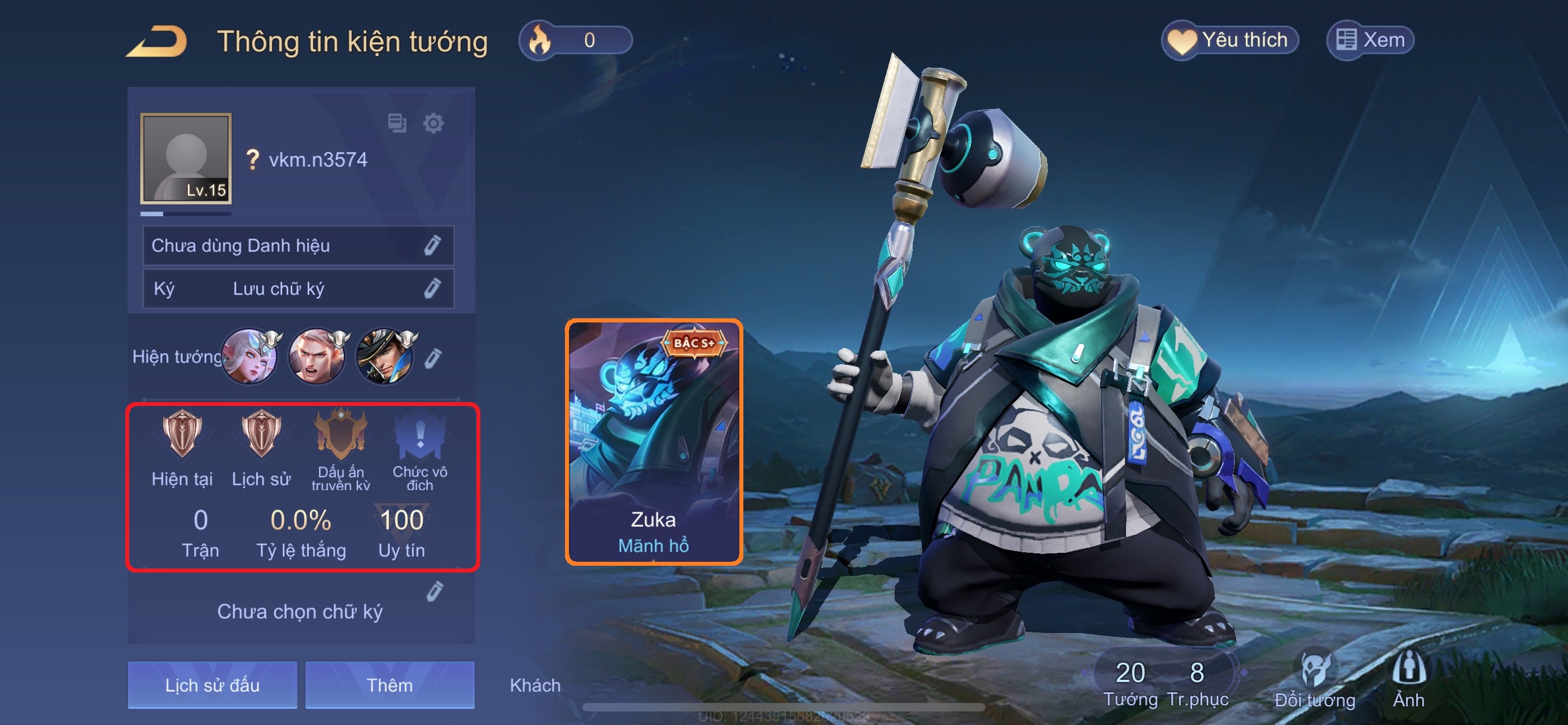Open the Ảnh photo option
This screenshot has height=725, width=1568.
(1408, 680)
